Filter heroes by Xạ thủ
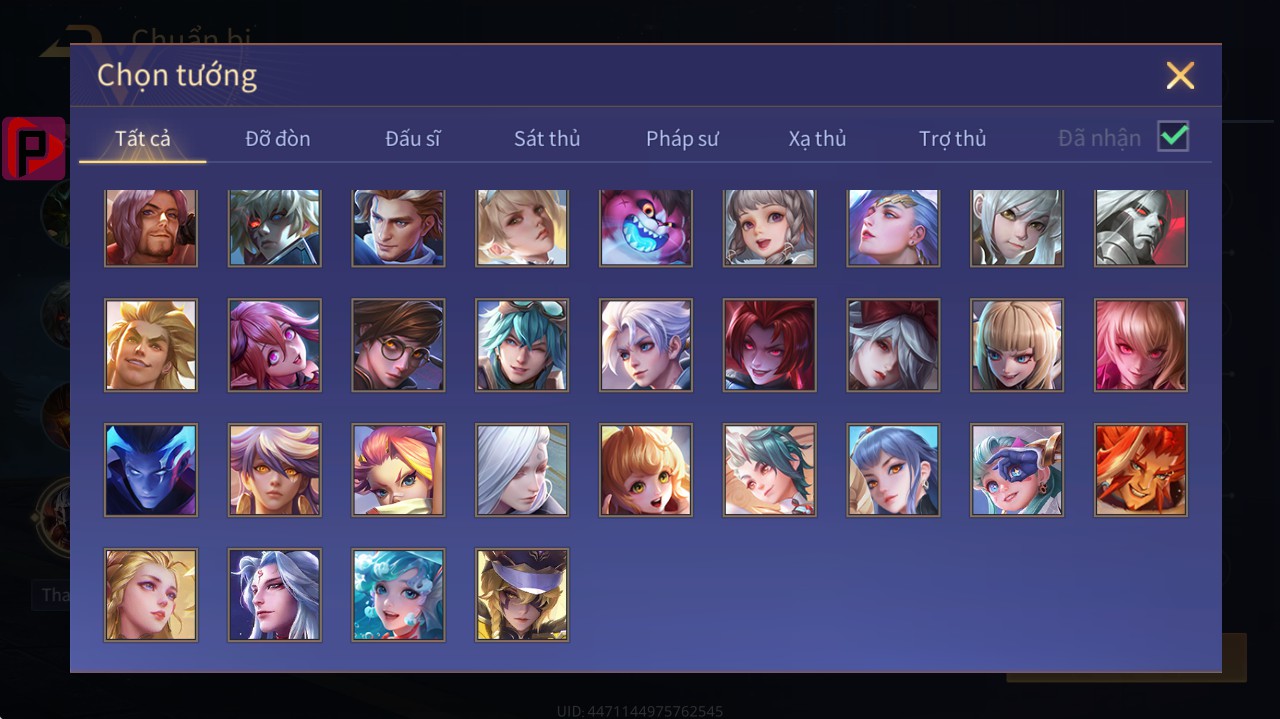The height and width of the screenshot is (719, 1280). [x=817, y=138]
